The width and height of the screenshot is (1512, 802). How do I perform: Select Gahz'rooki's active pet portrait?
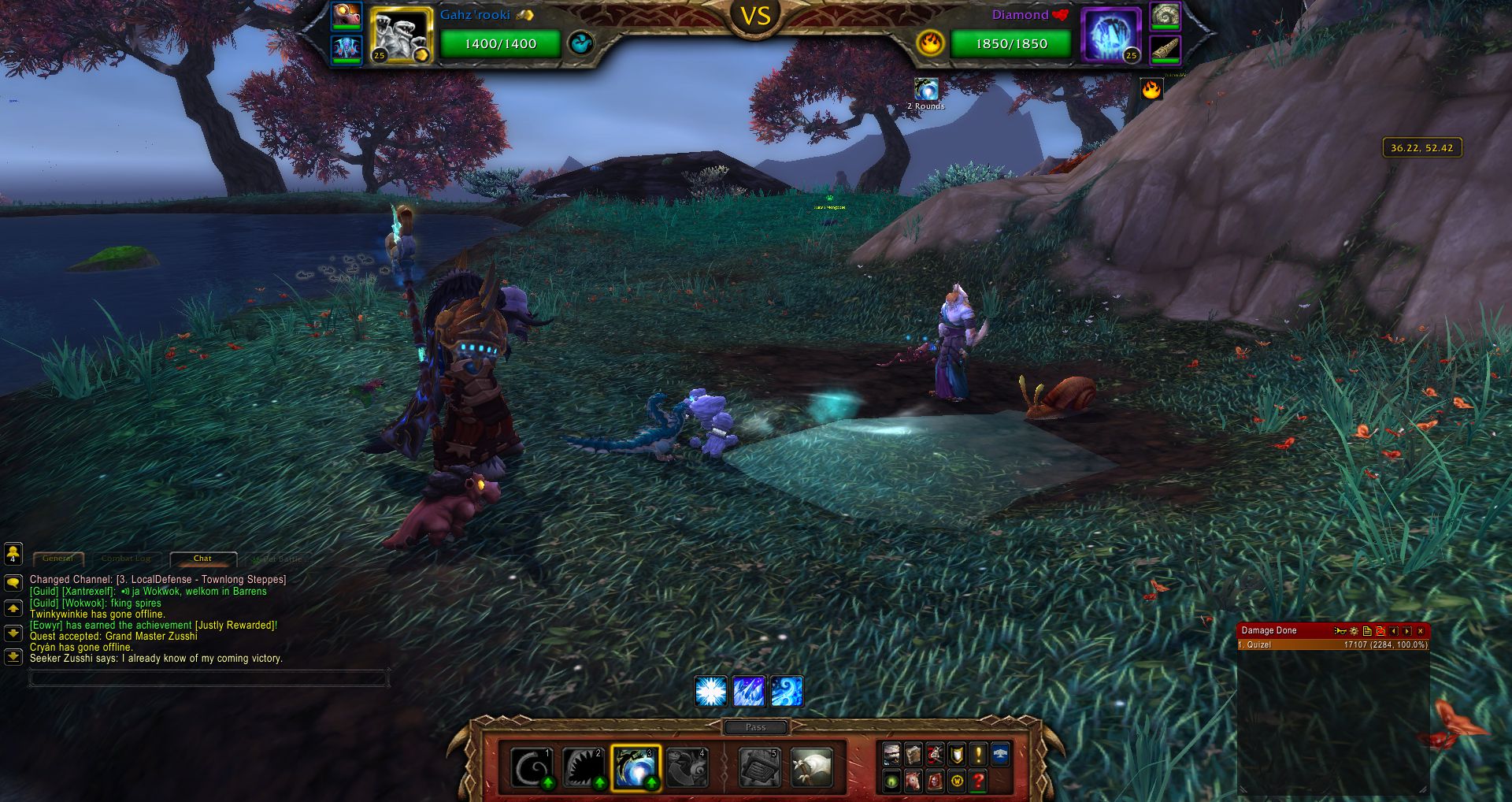(401, 36)
